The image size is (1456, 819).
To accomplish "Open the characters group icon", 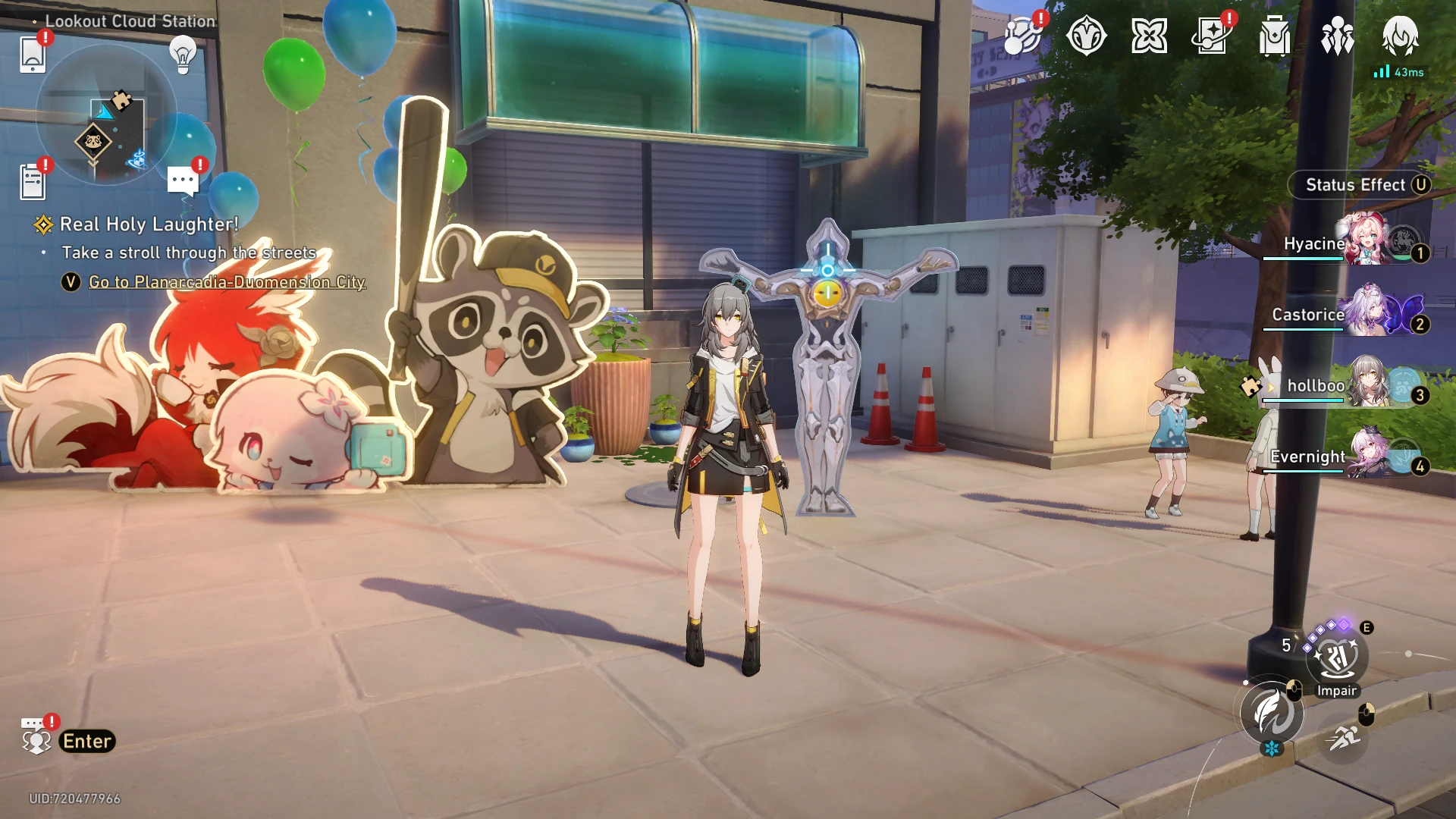I will 1337,36.
